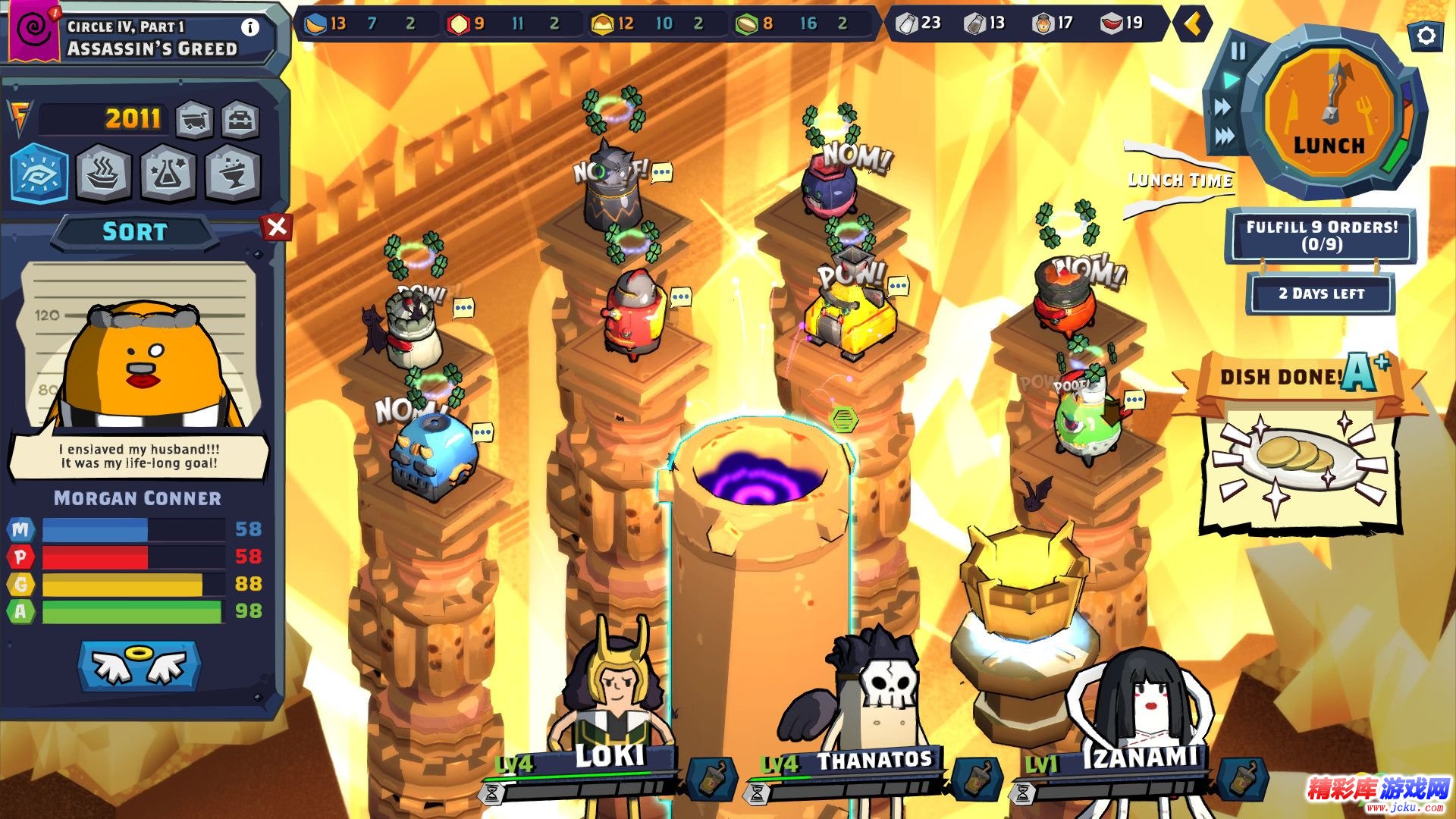Screen dimensions: 1456x819
Task: Open the settings gear menu
Action: click(1425, 36)
